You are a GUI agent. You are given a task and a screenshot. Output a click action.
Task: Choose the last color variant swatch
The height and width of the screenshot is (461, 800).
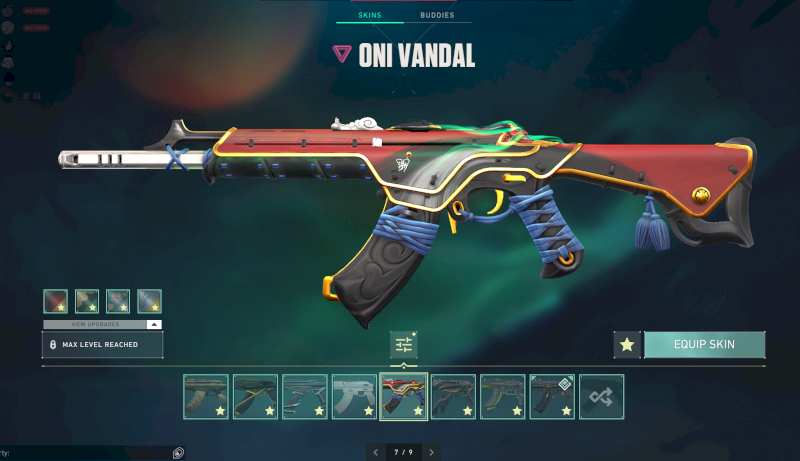[x=149, y=301]
